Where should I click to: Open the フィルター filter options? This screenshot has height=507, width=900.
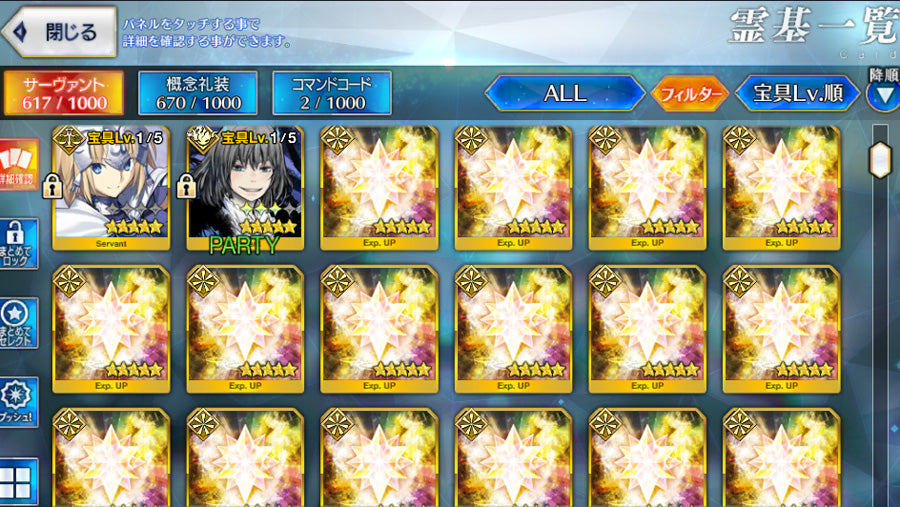(690, 94)
